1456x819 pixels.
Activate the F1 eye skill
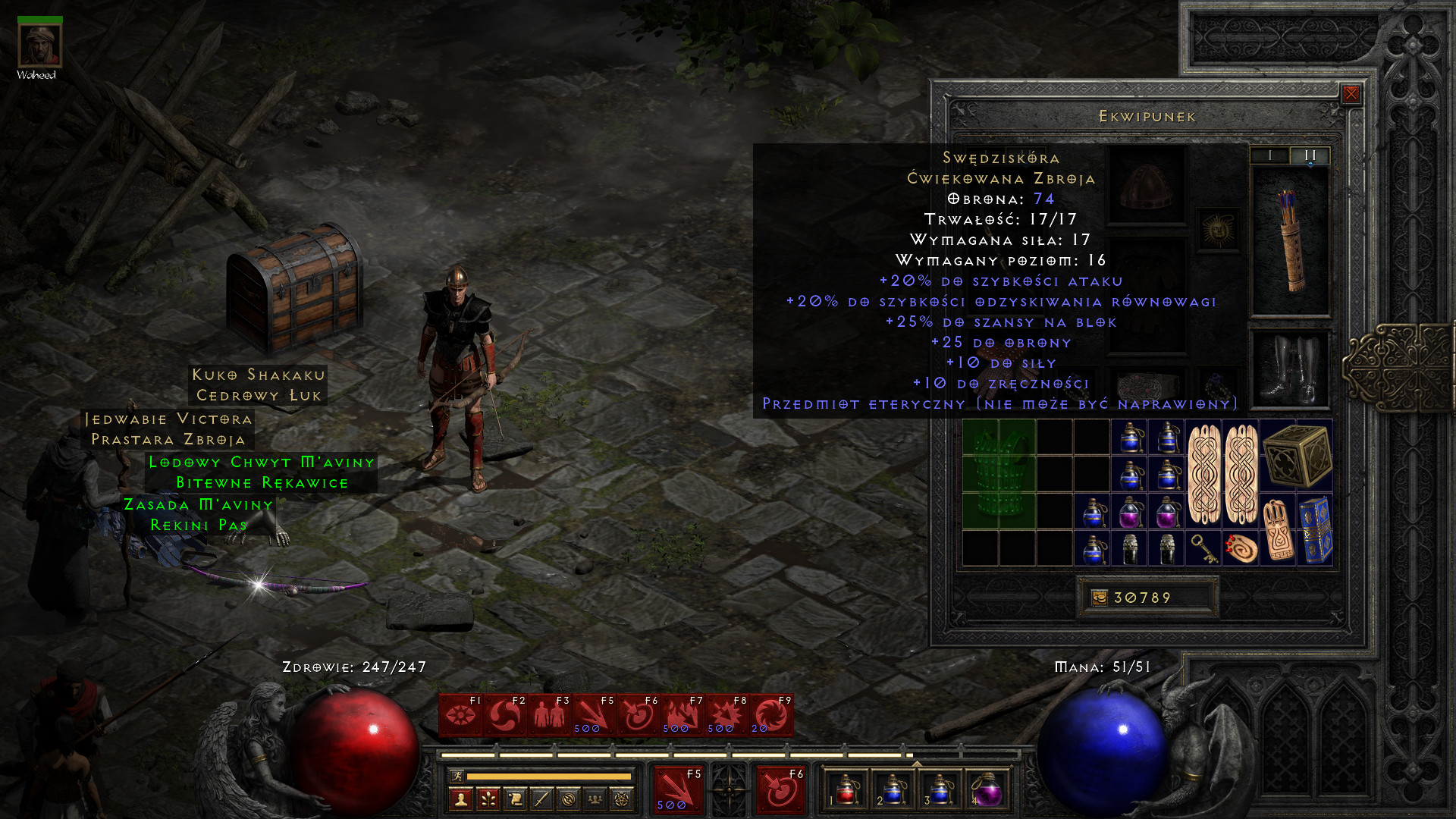[460, 714]
